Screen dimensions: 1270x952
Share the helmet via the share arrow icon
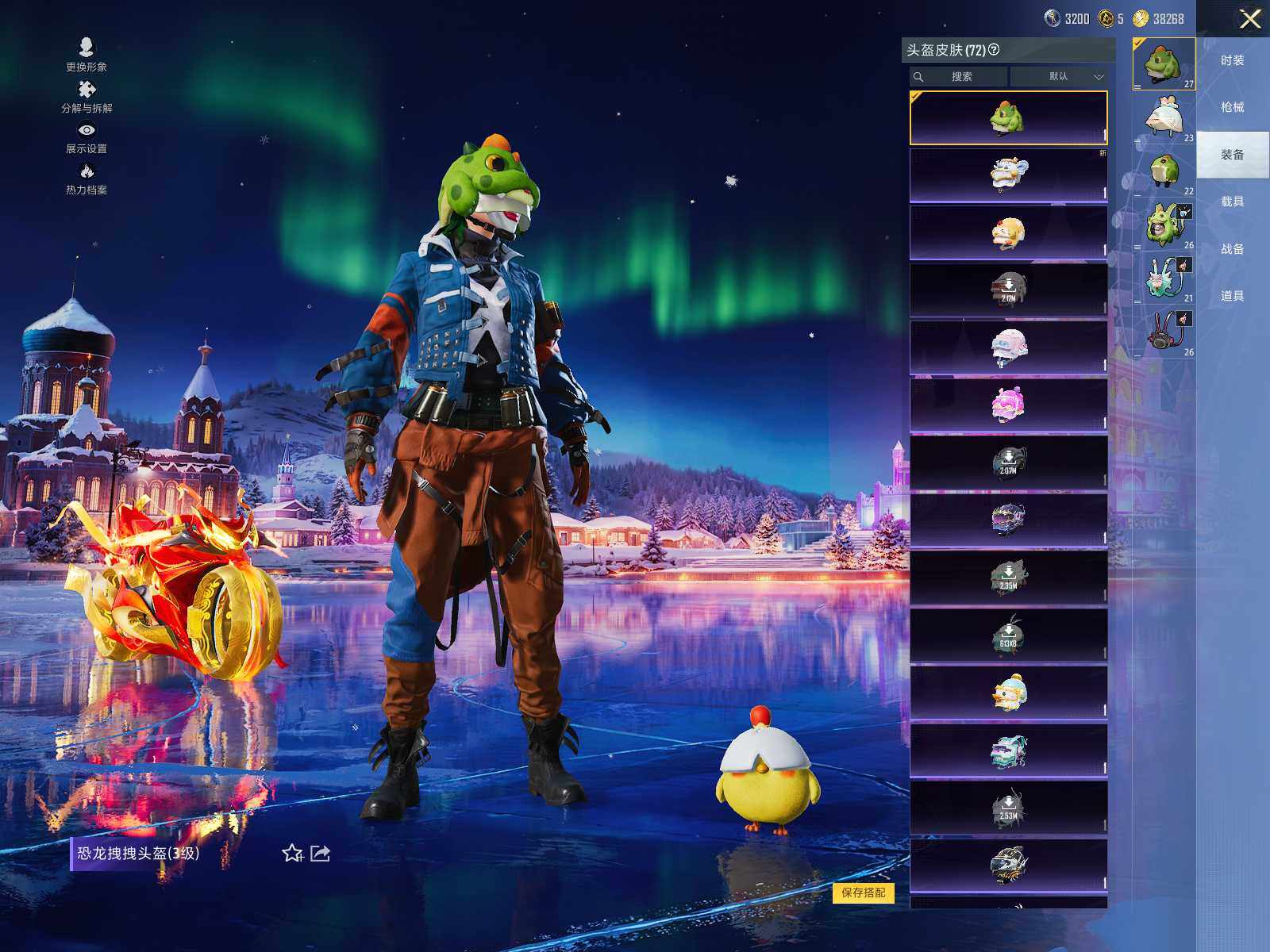click(x=320, y=854)
